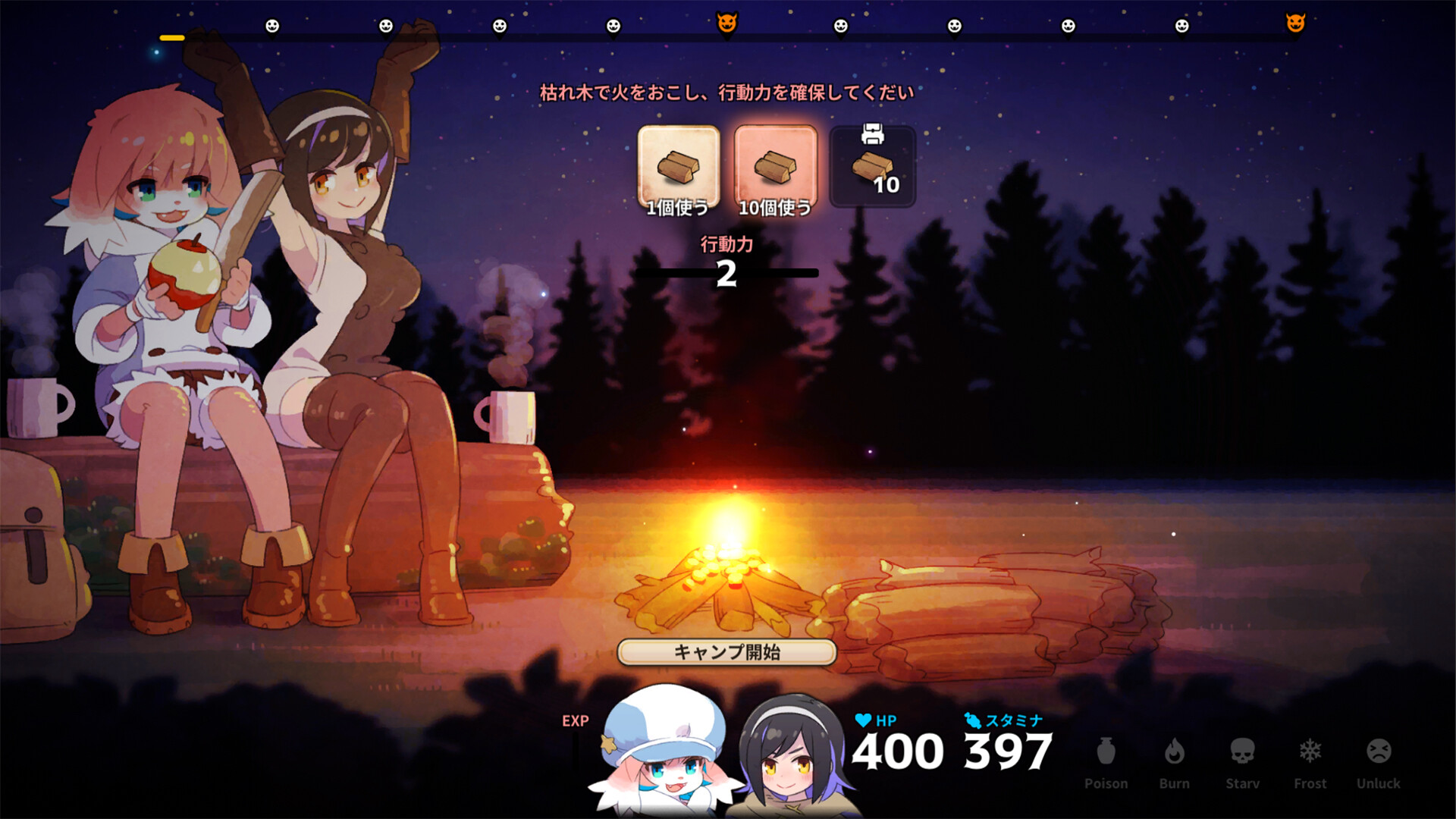Click the 行動力 action points bar
The width and height of the screenshot is (1456, 819).
(x=726, y=271)
